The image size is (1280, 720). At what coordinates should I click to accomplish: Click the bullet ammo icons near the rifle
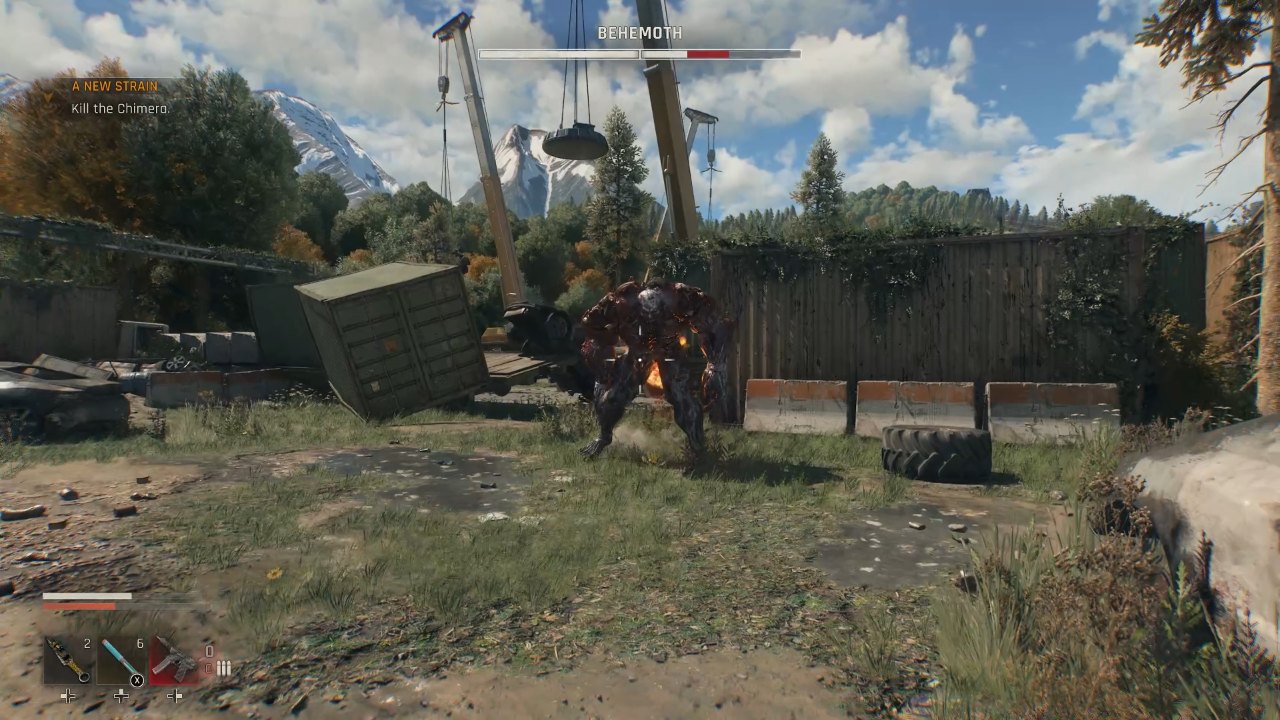coord(224,666)
